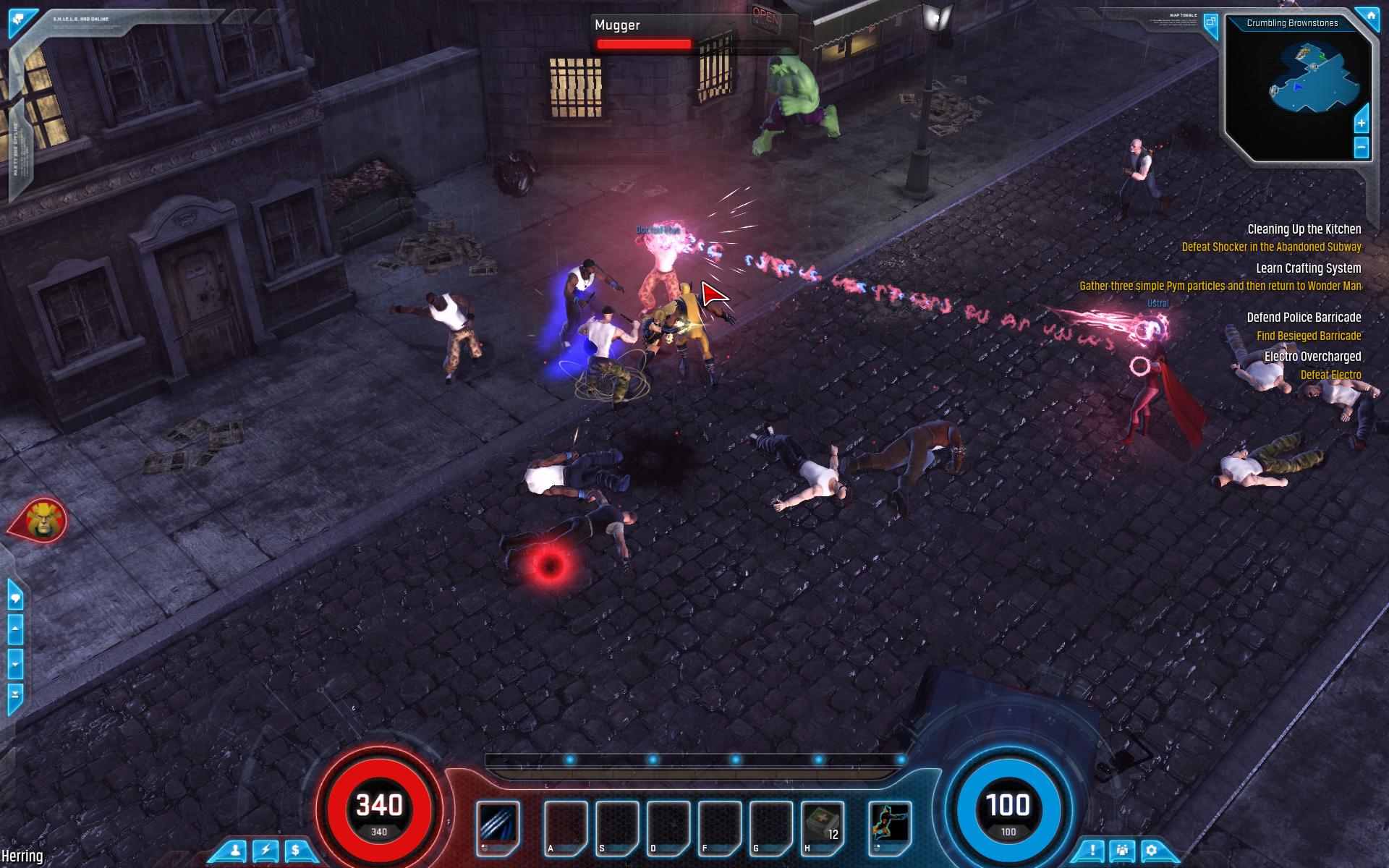
Task: Open the gear settings menu
Action: point(1152,851)
